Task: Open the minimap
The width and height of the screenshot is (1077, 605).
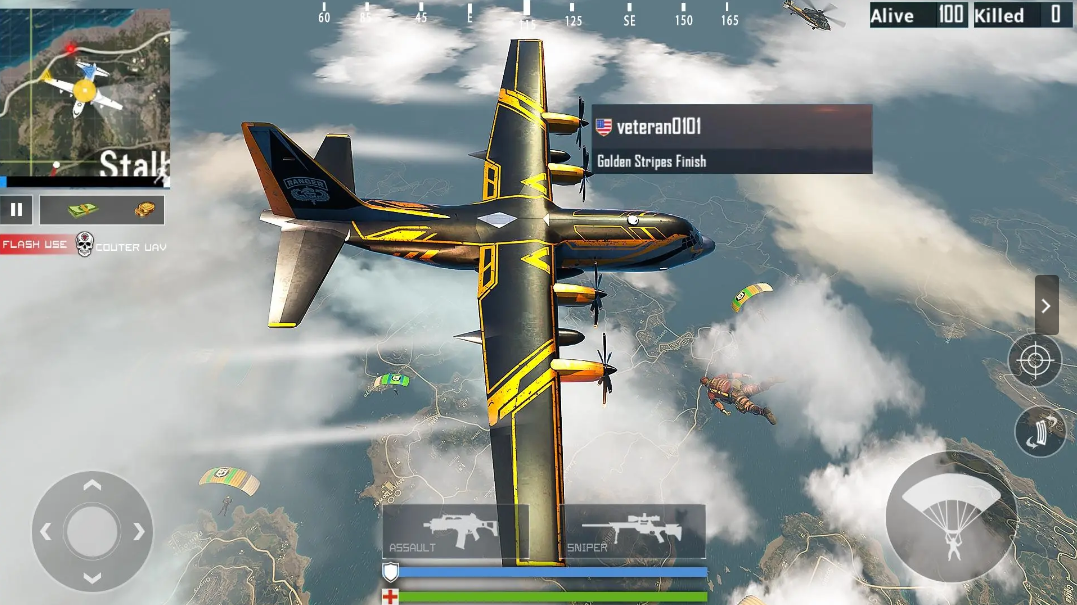Action: (x=85, y=95)
